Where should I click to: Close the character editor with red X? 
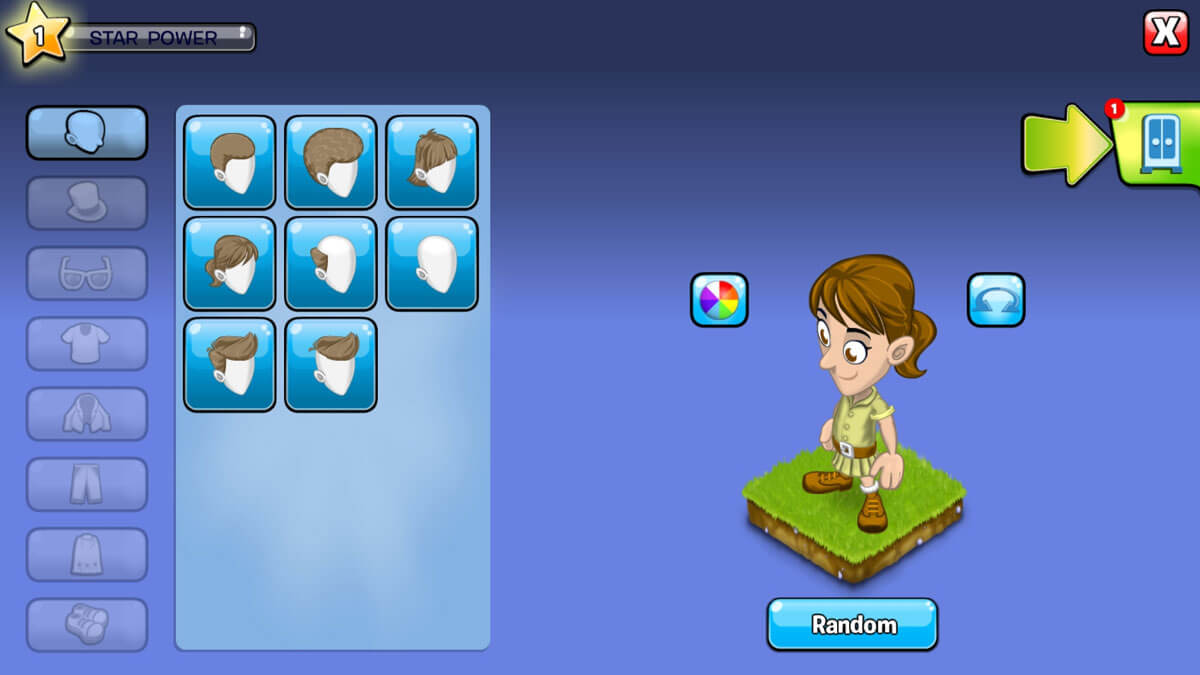tap(1165, 33)
